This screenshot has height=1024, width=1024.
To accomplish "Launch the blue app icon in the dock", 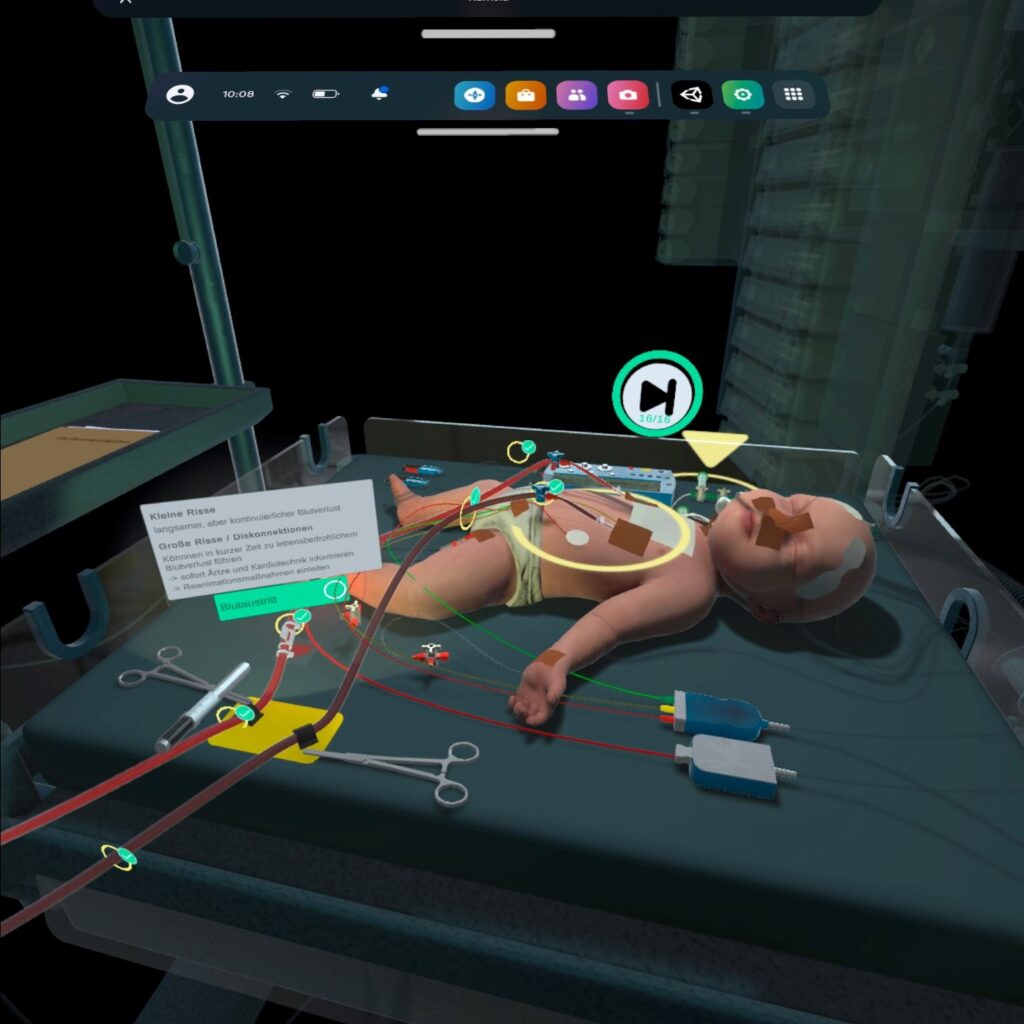I will 474,96.
